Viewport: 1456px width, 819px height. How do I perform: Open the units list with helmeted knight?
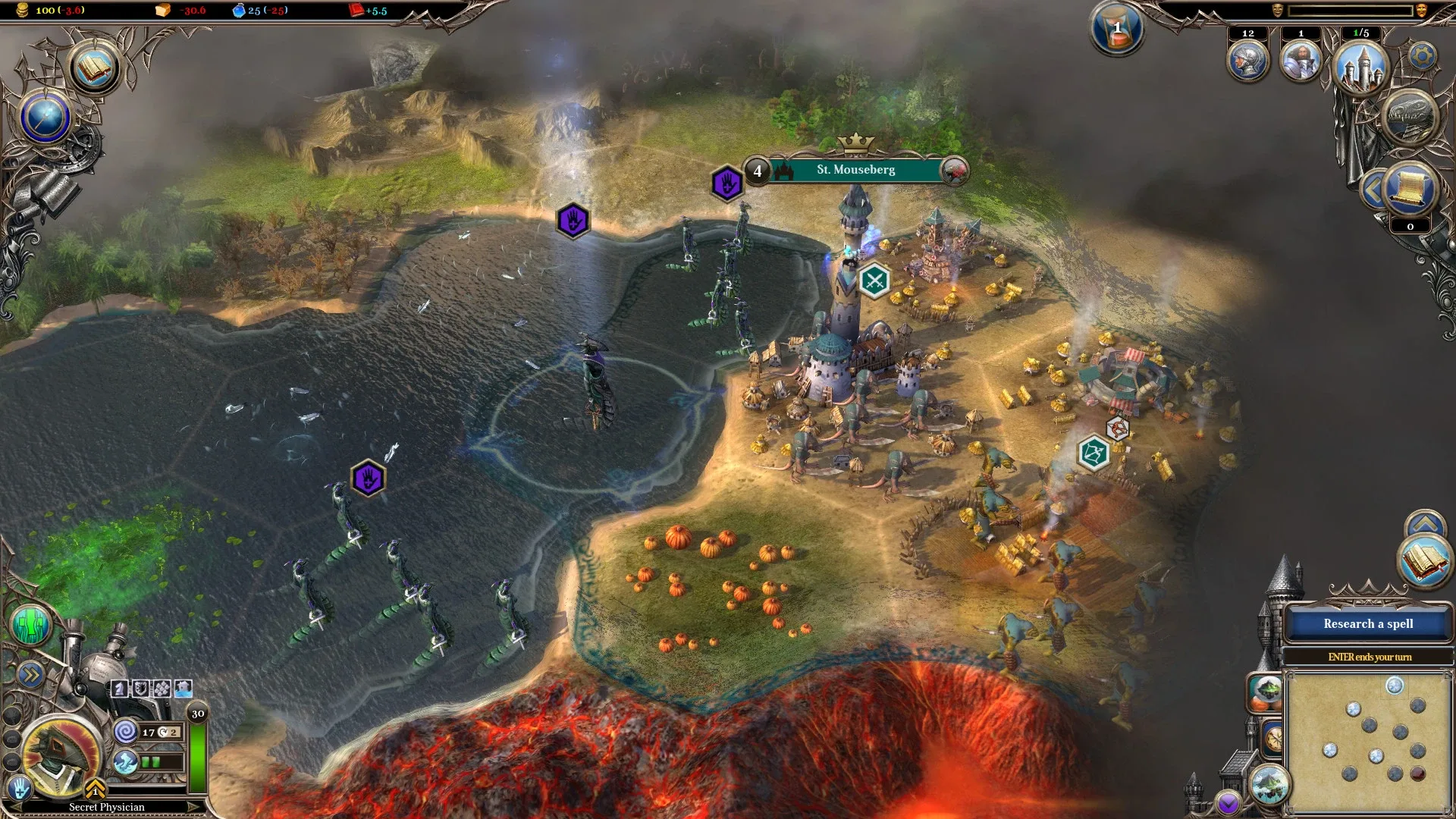(1247, 62)
